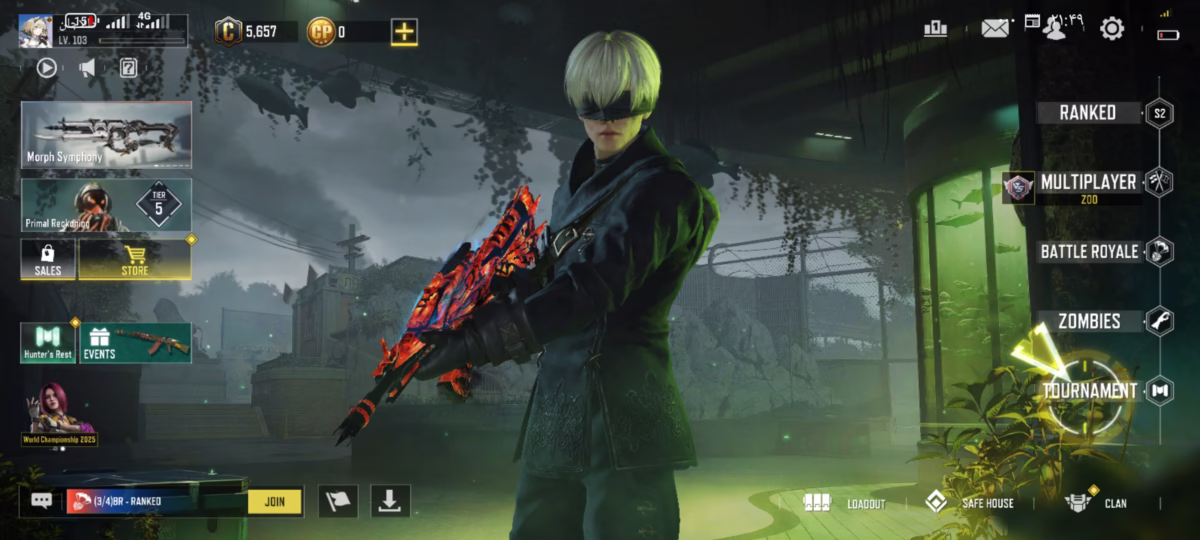Viewport: 1200px width, 540px height.
Task: Enter the Tournament mode
Action: click(x=1090, y=391)
